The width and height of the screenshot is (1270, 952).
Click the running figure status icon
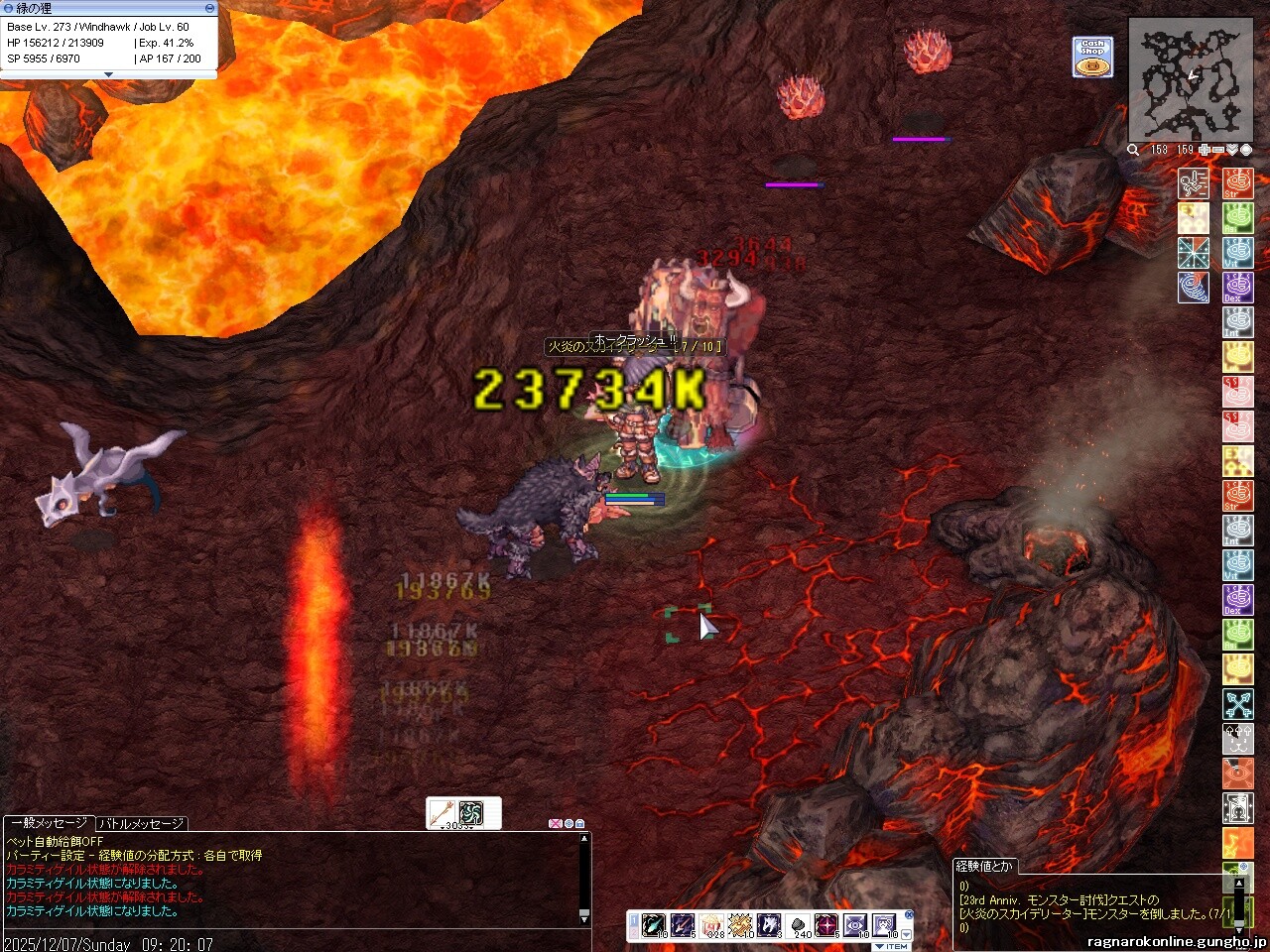pos(1193,183)
